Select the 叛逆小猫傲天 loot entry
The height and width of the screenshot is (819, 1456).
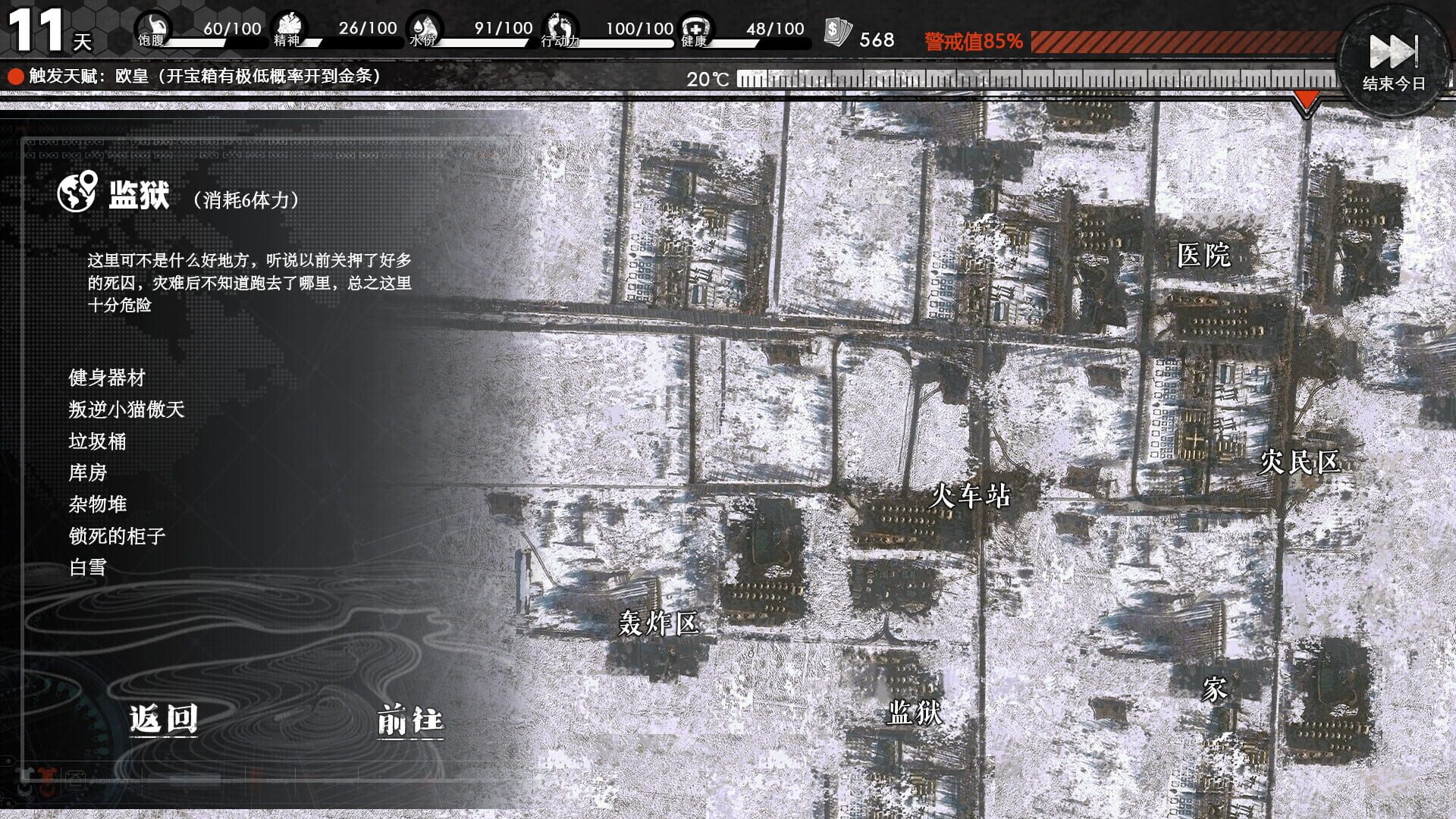127,409
